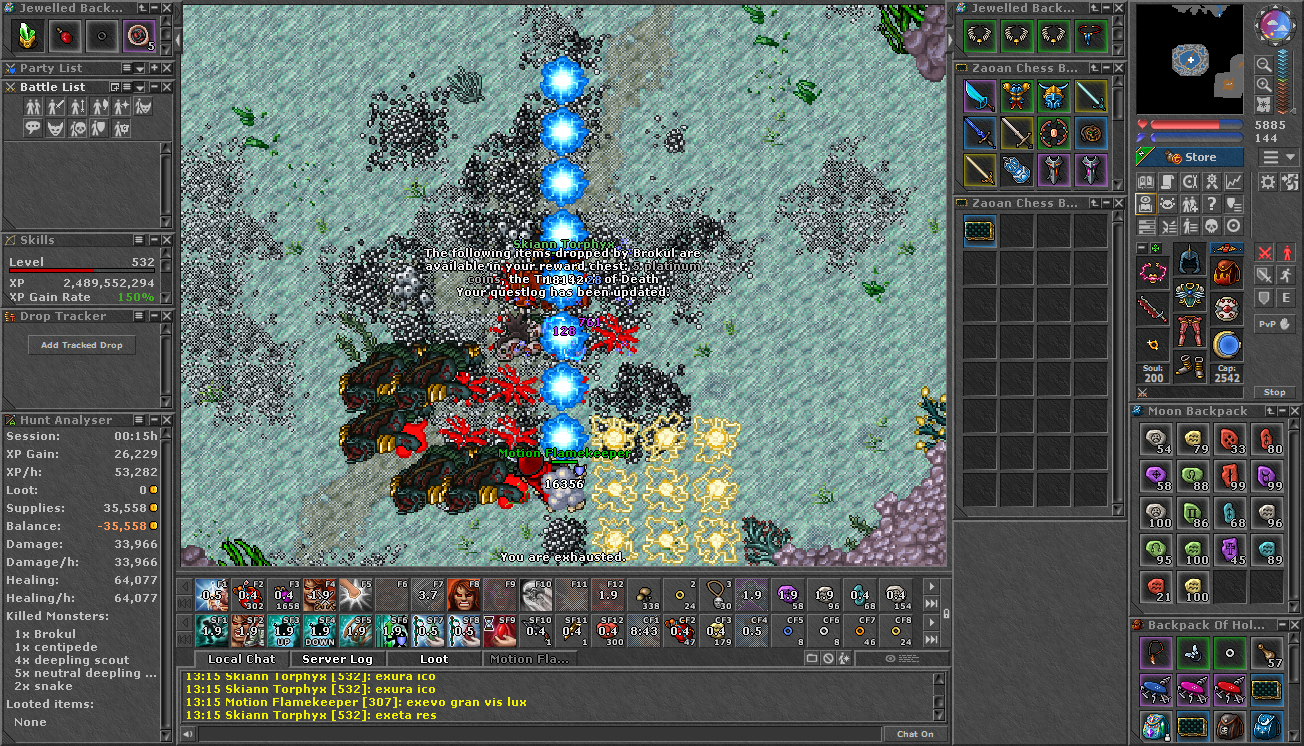
Task: Toggle the PvP mode button
Action: (x=1274, y=324)
